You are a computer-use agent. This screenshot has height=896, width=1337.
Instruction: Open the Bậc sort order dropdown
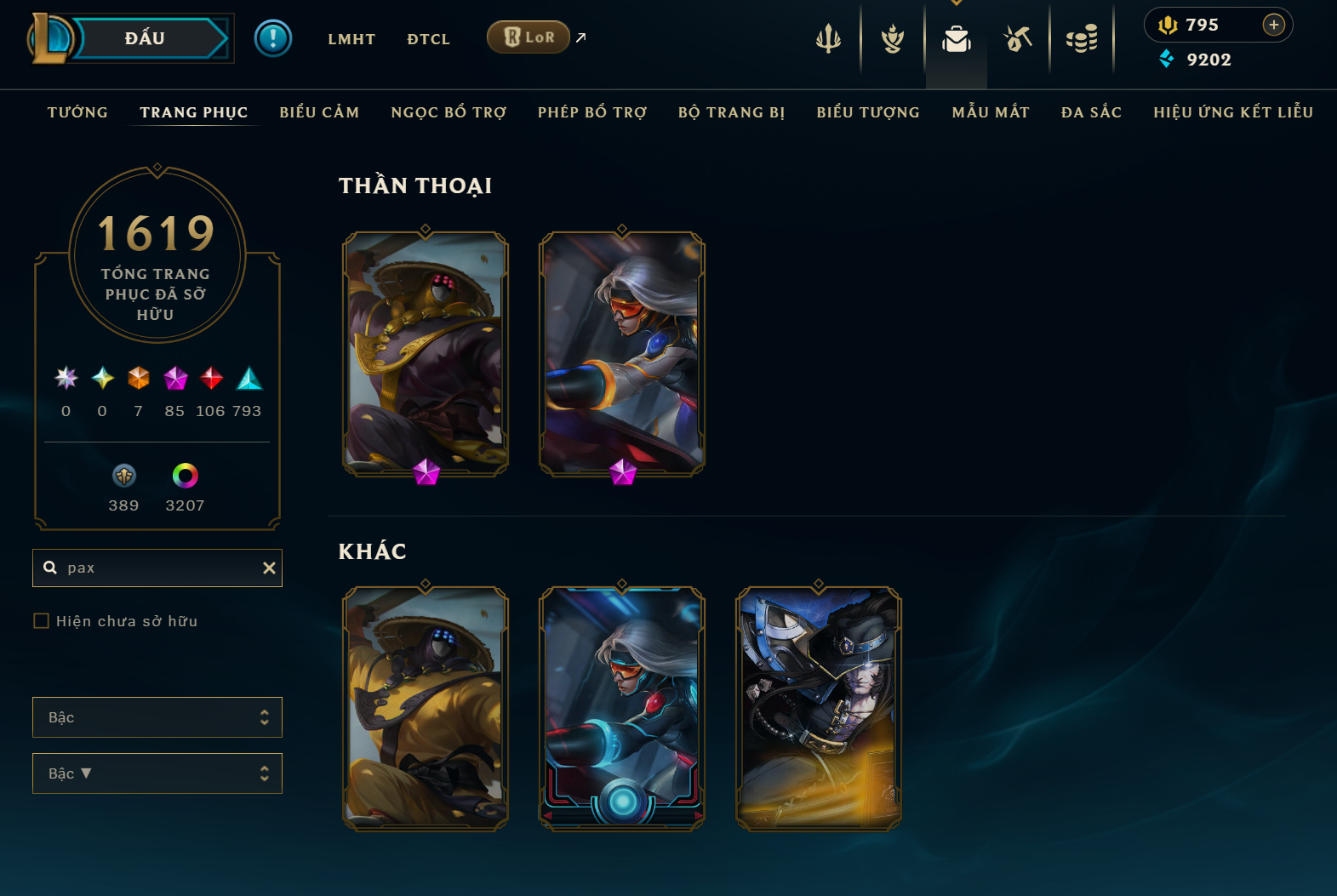[x=157, y=773]
